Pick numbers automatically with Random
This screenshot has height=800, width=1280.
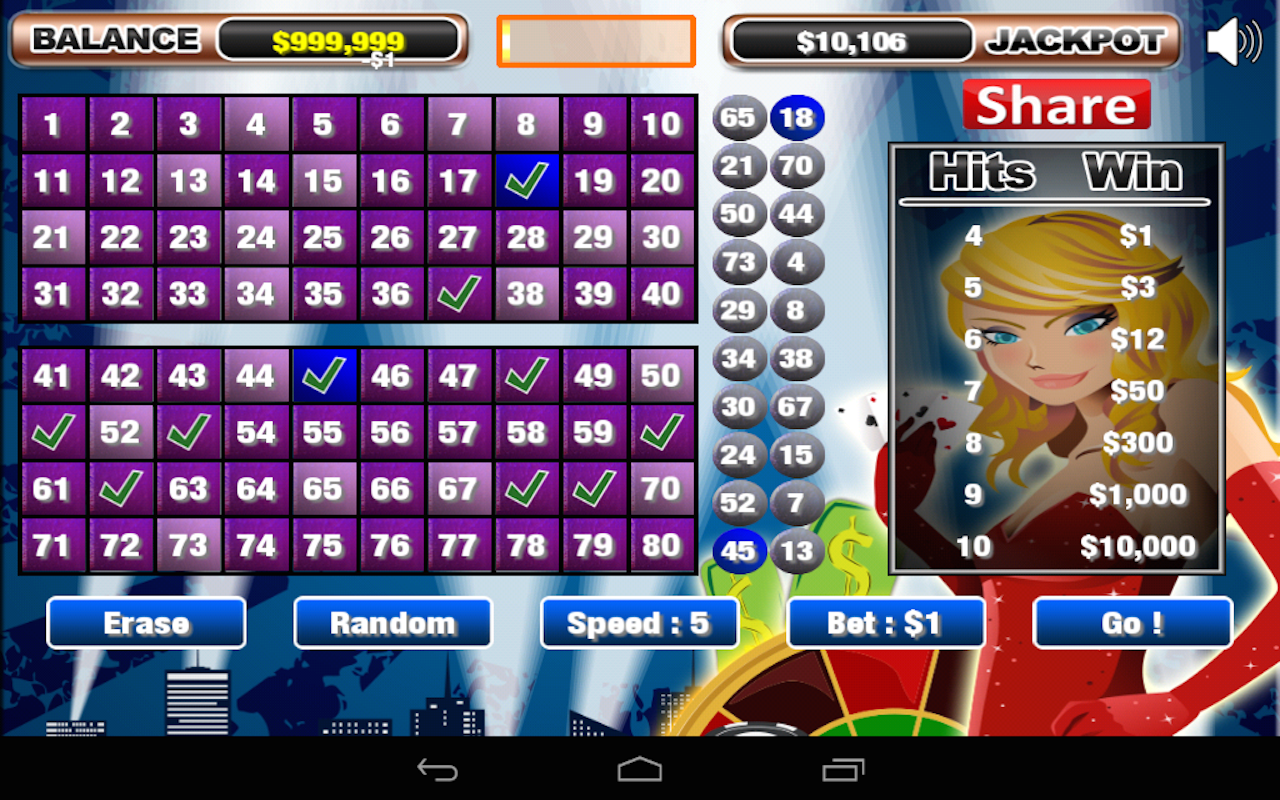pos(392,622)
